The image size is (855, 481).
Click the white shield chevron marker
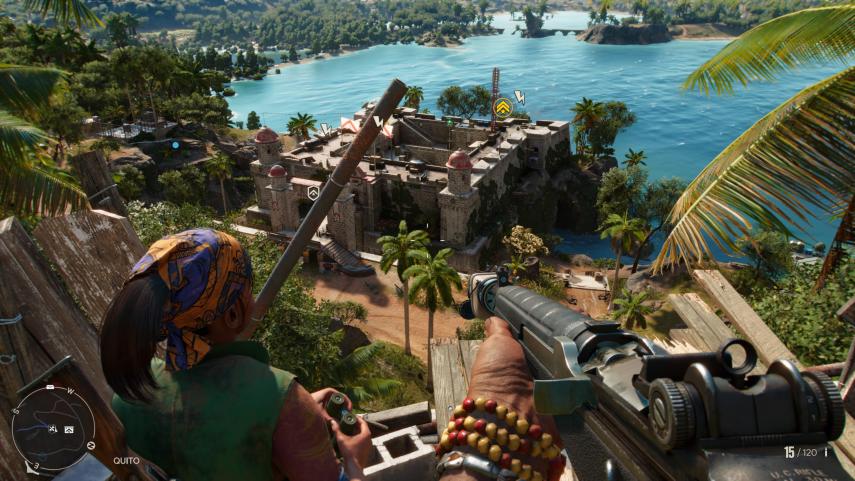pyautogui.click(x=313, y=191)
